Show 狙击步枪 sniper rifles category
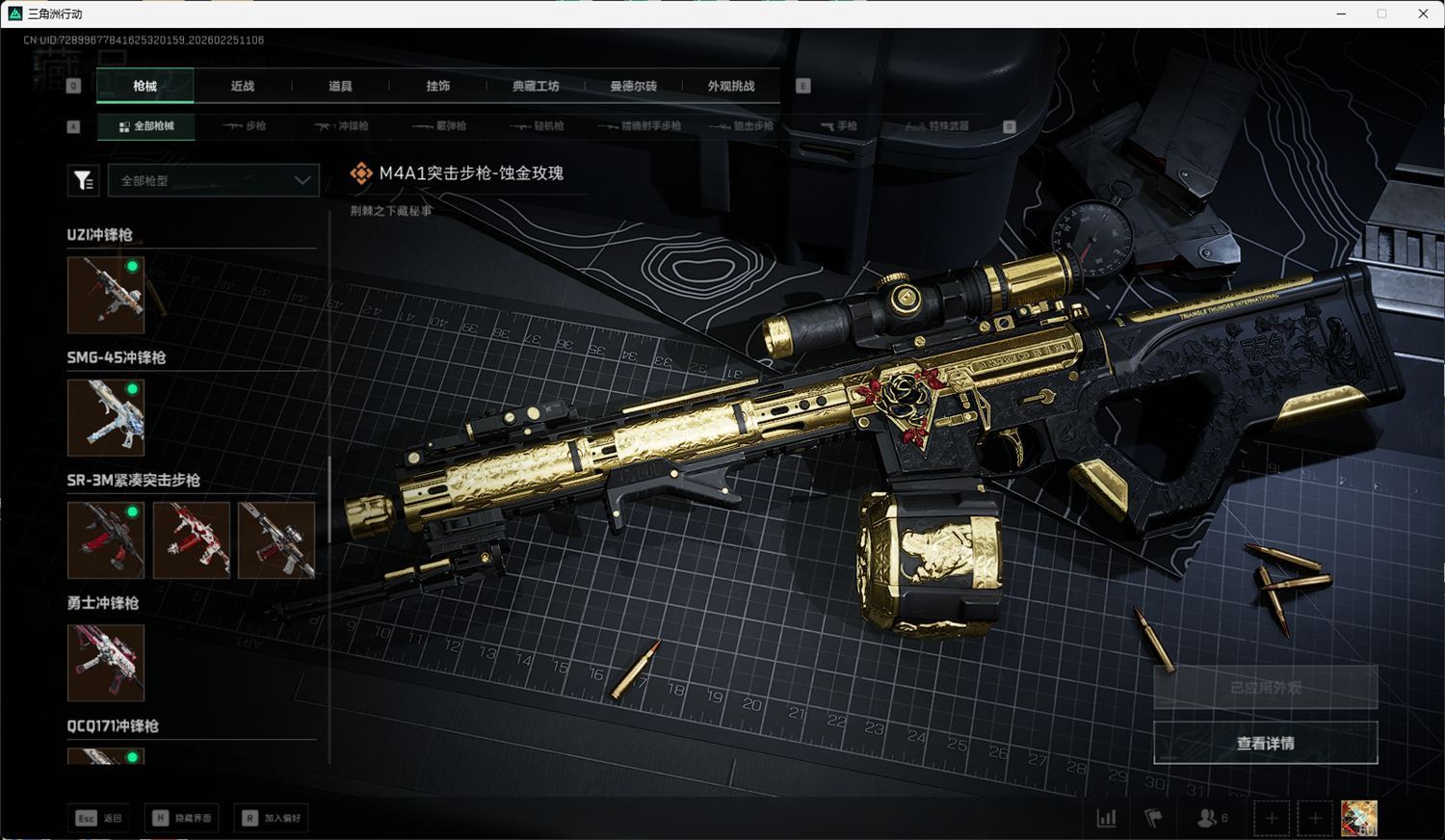The height and width of the screenshot is (840, 1445). (742, 126)
